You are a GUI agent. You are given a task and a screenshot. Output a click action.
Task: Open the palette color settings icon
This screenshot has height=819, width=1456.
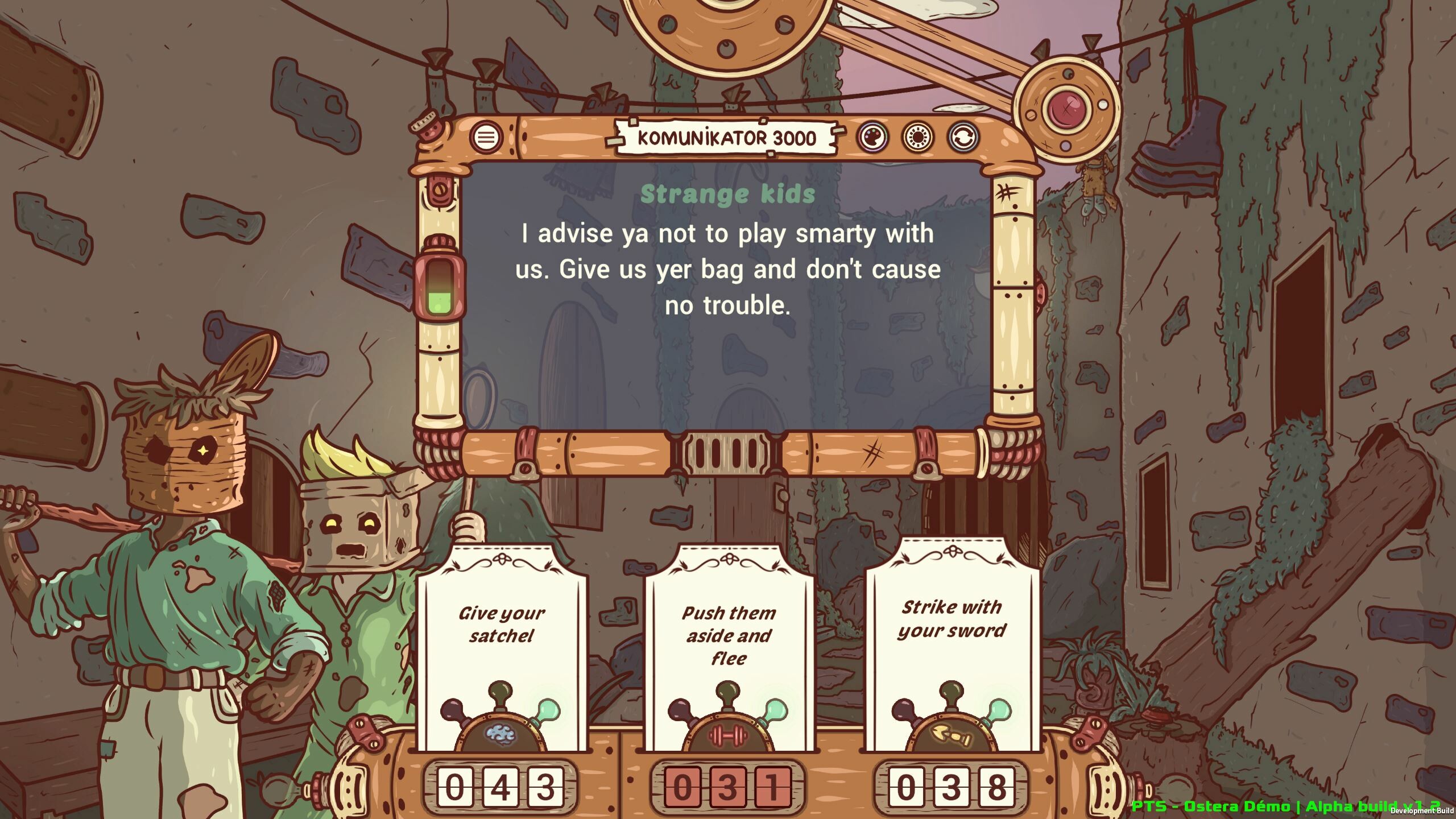coord(874,137)
